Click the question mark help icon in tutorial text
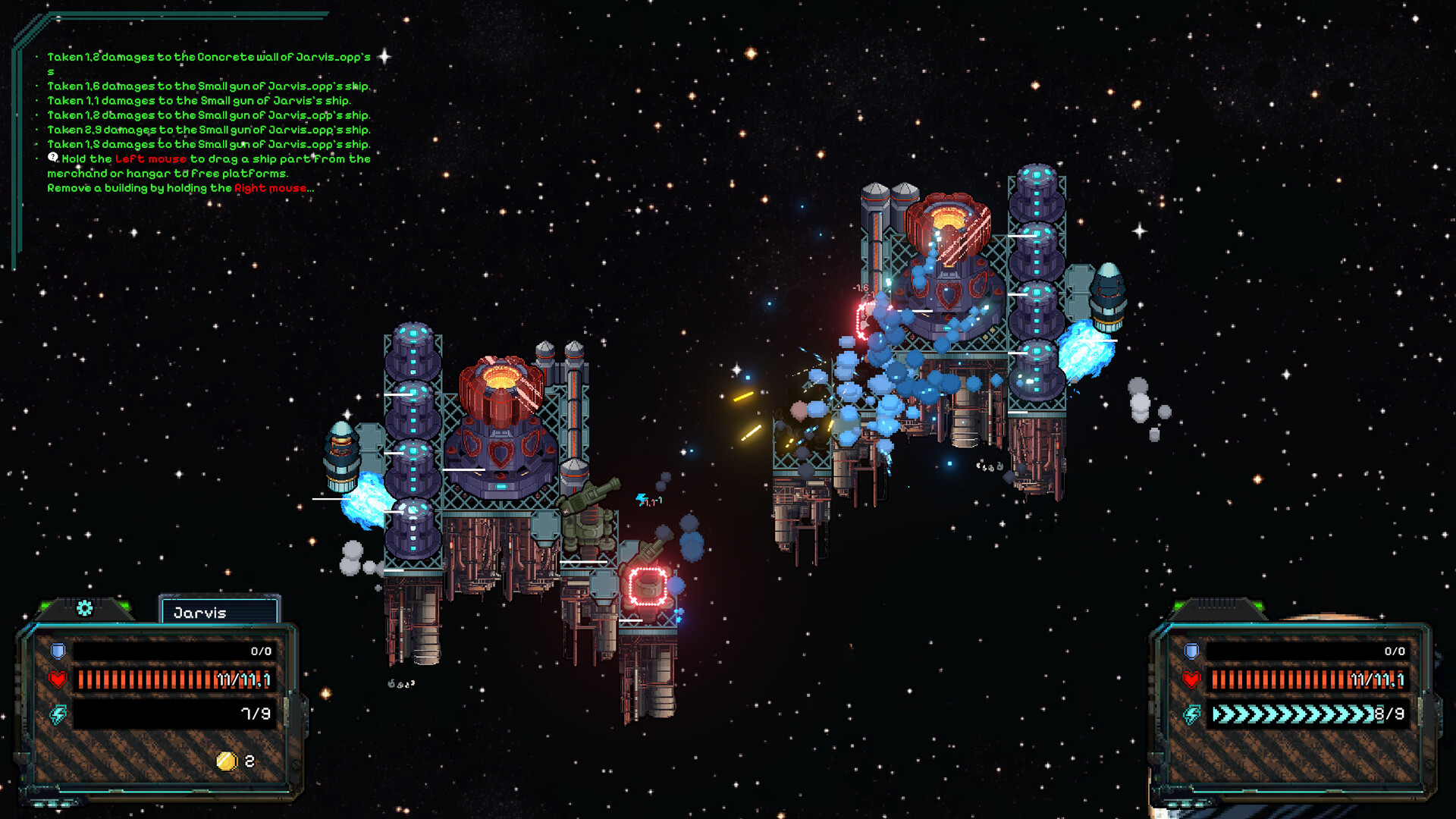The image size is (1456, 819). [x=52, y=156]
